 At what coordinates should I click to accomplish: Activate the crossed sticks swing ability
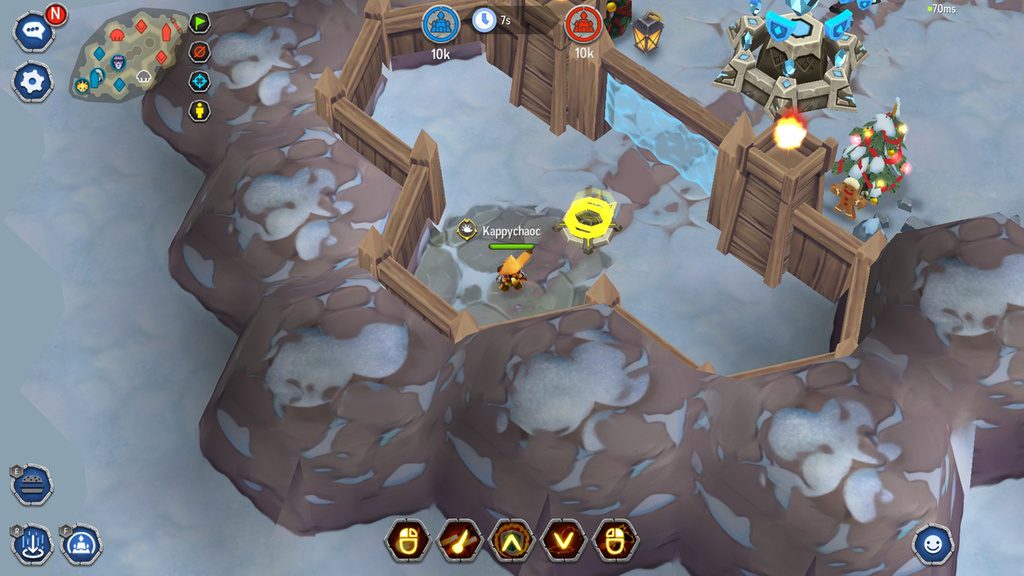tap(459, 541)
